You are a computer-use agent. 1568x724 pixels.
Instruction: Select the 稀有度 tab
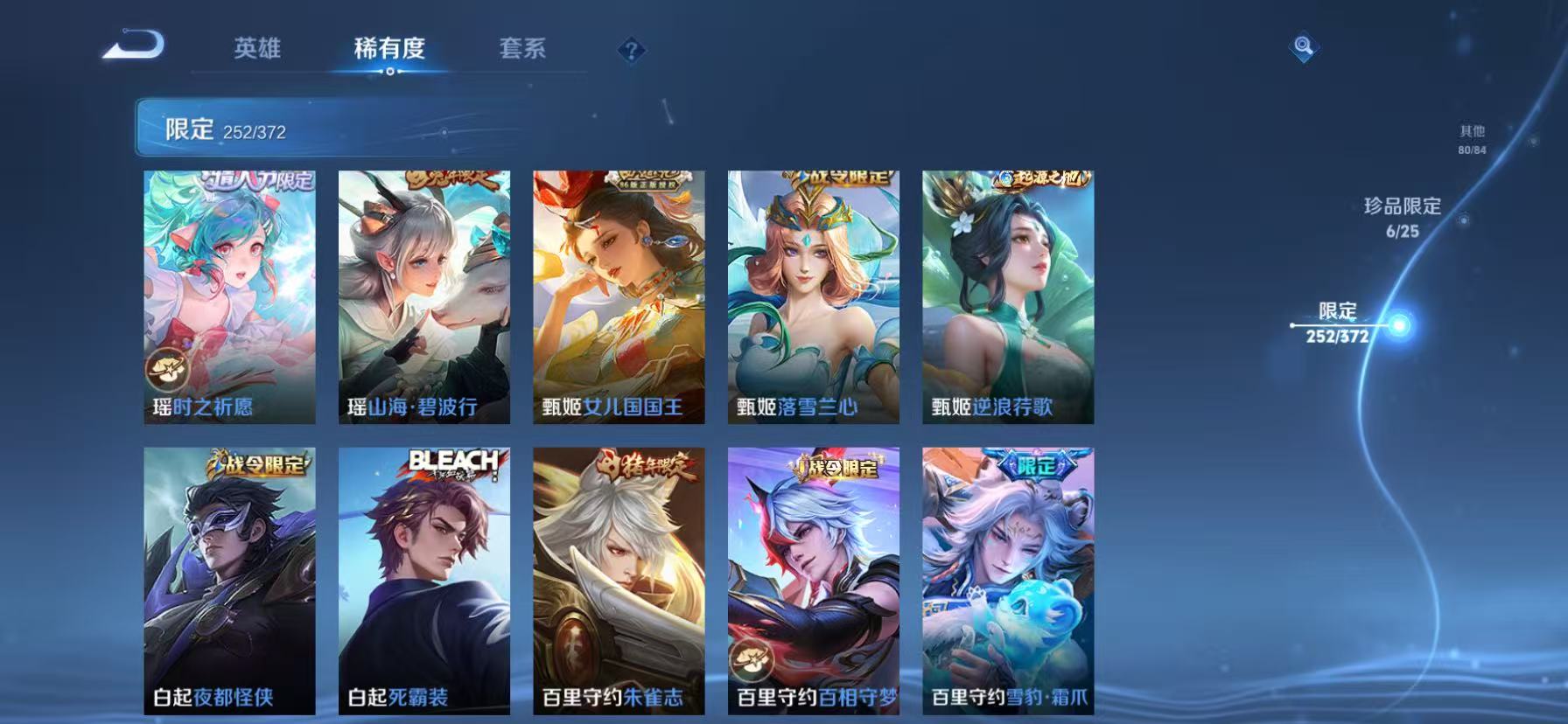click(391, 50)
